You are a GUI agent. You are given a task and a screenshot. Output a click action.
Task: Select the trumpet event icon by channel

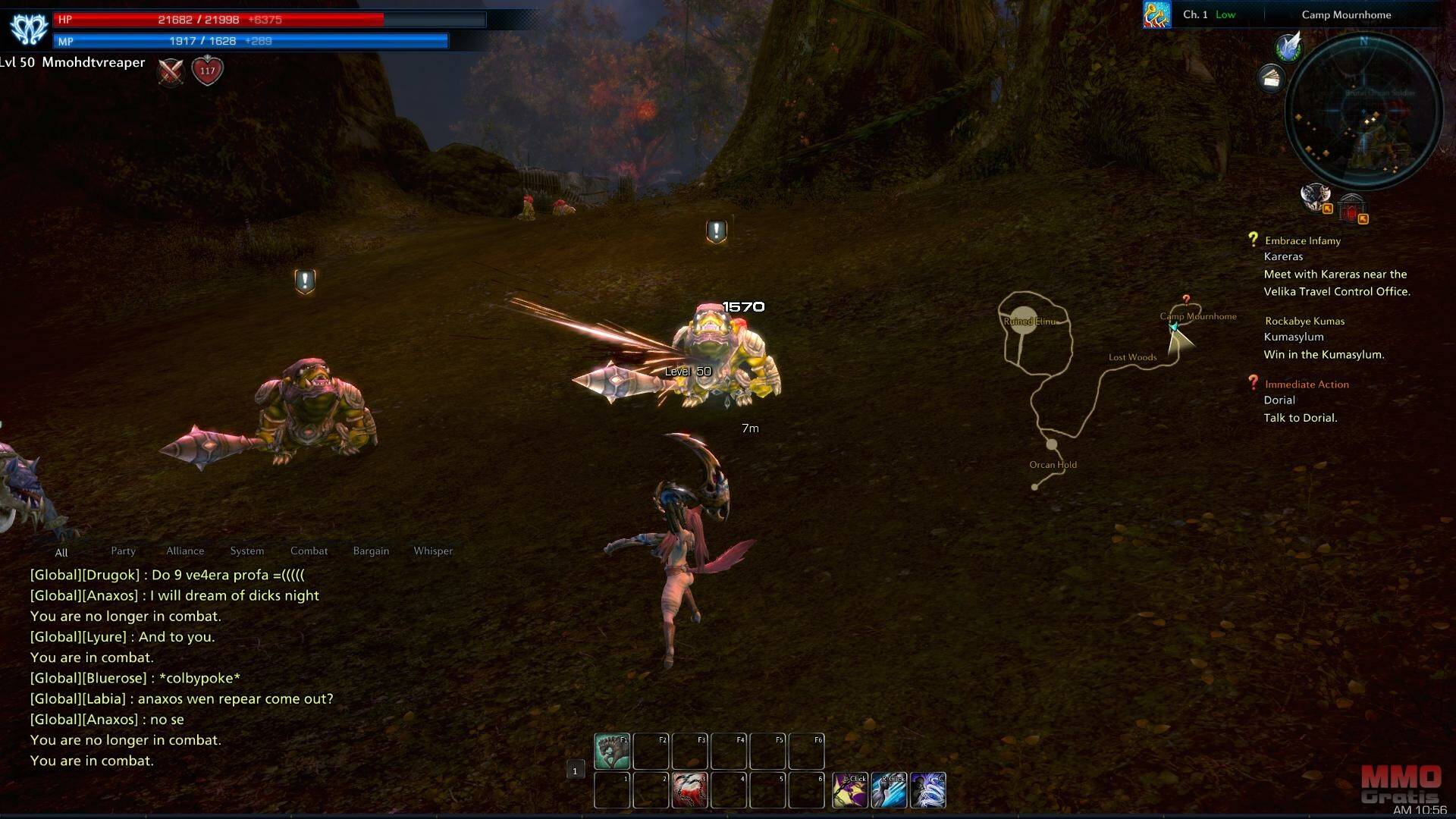pos(1156,15)
